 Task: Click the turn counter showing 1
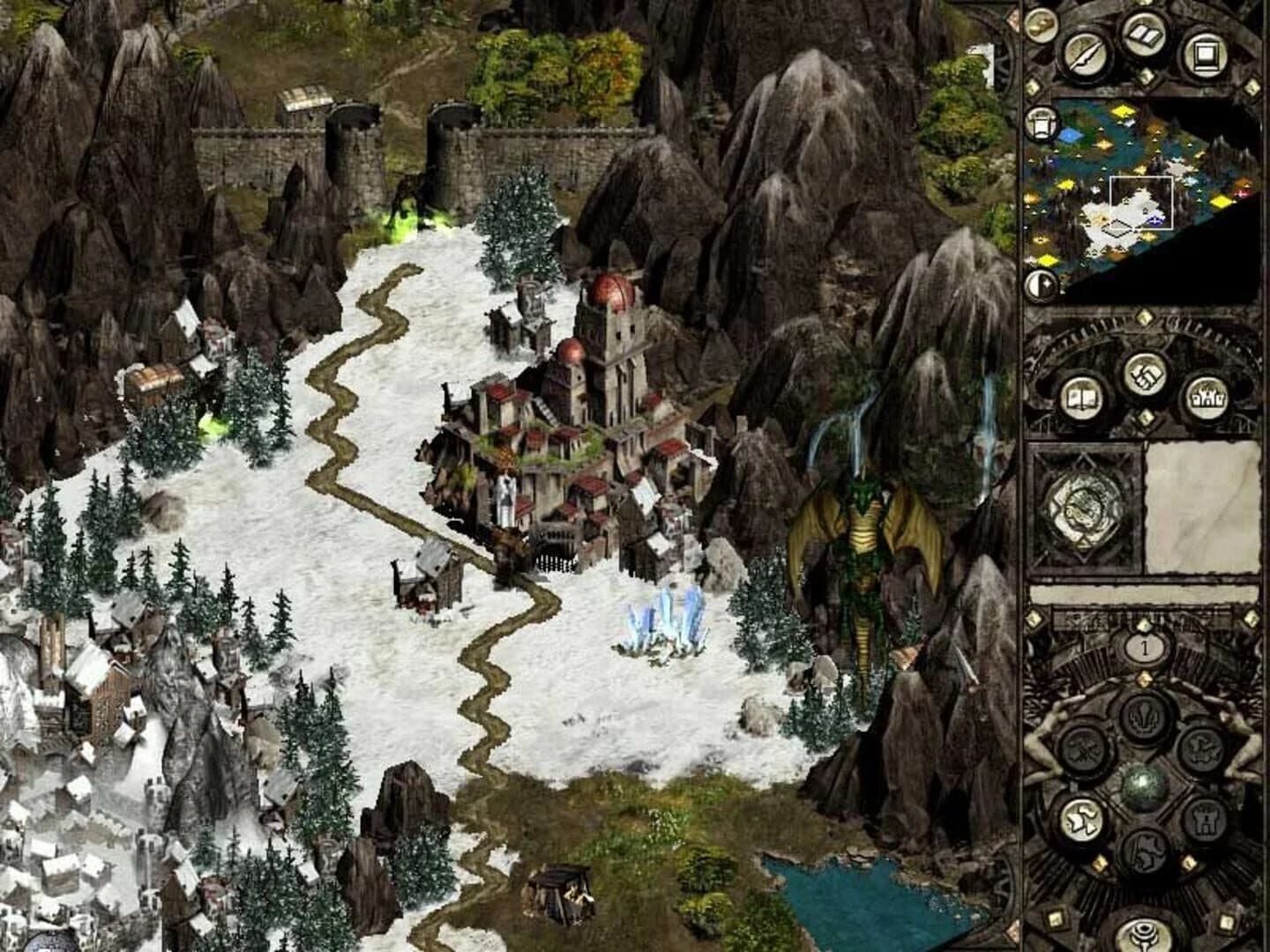point(1145,648)
